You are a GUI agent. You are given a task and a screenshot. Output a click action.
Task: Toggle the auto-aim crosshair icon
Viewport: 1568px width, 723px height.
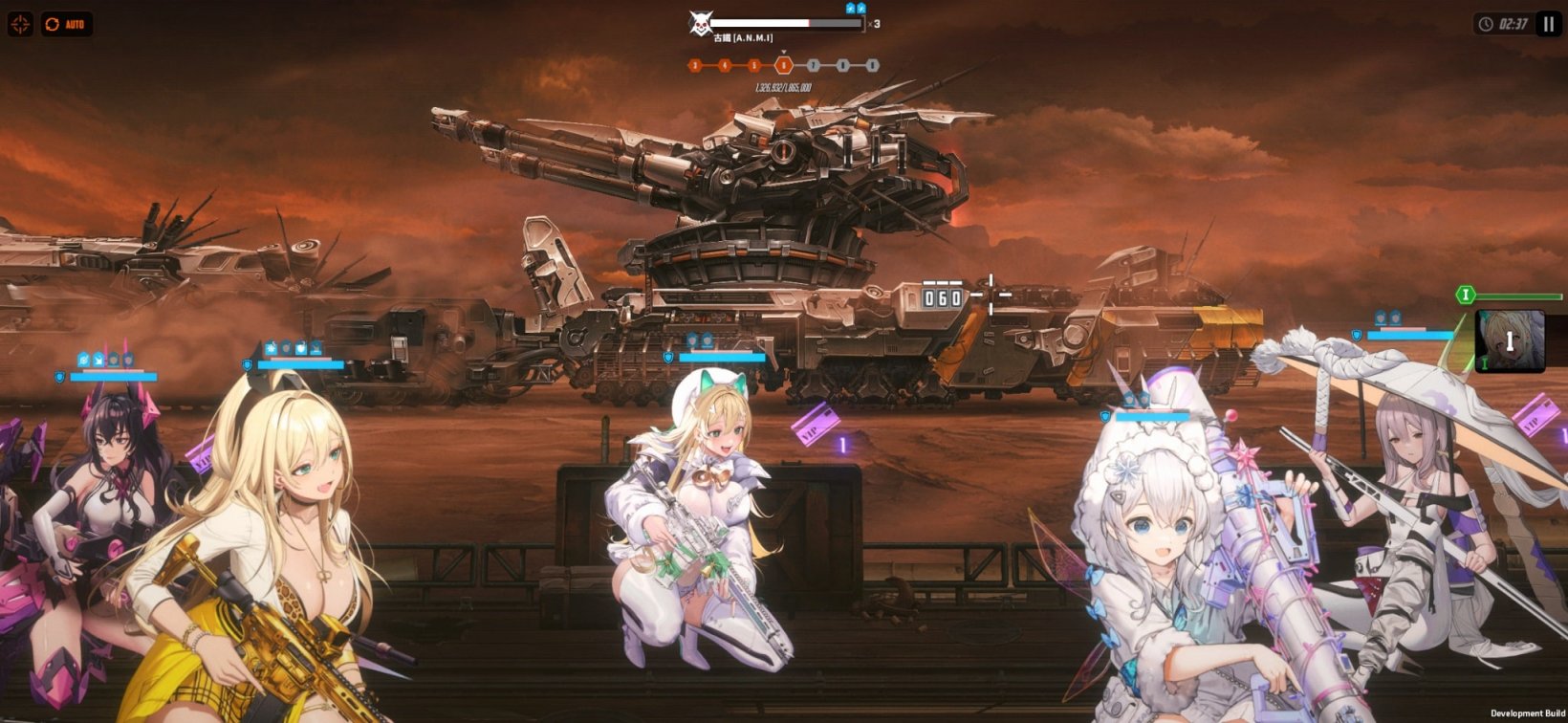(x=20, y=24)
